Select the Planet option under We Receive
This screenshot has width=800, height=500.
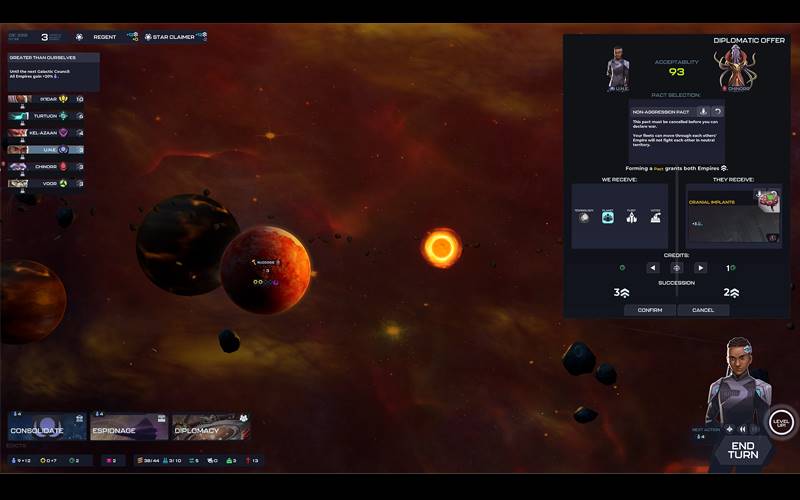(x=607, y=216)
